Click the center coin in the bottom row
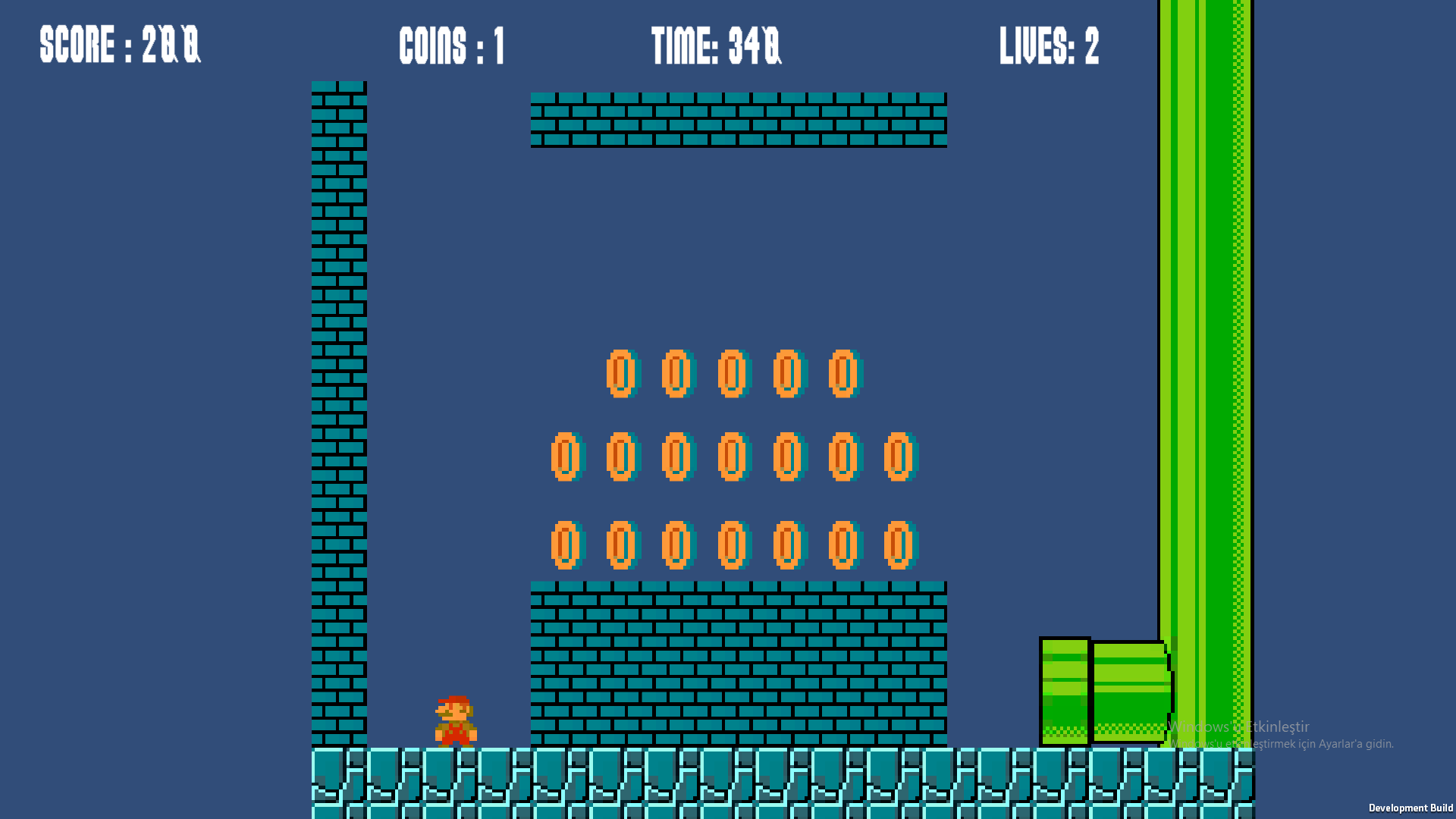1456x819 pixels. coord(731,544)
